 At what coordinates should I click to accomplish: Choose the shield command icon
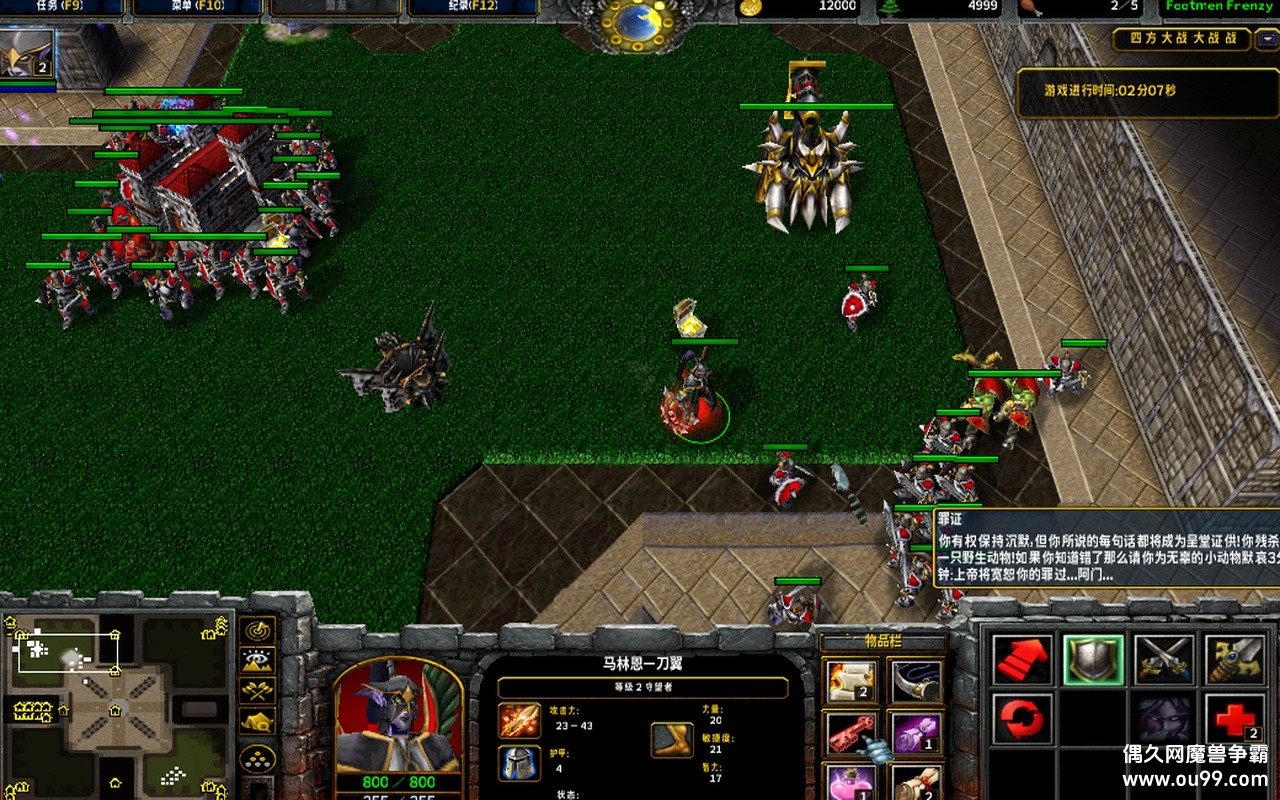(x=1093, y=660)
